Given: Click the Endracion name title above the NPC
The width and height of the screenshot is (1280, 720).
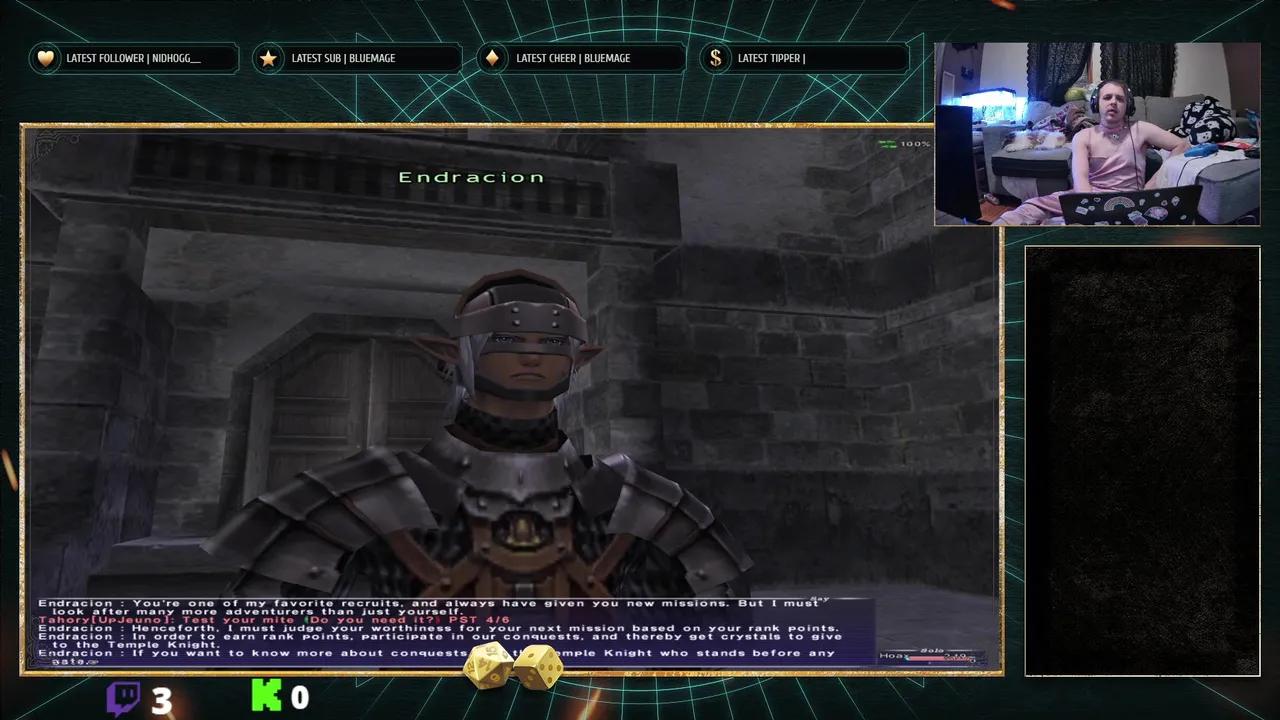Looking at the screenshot, I should coord(471,176).
